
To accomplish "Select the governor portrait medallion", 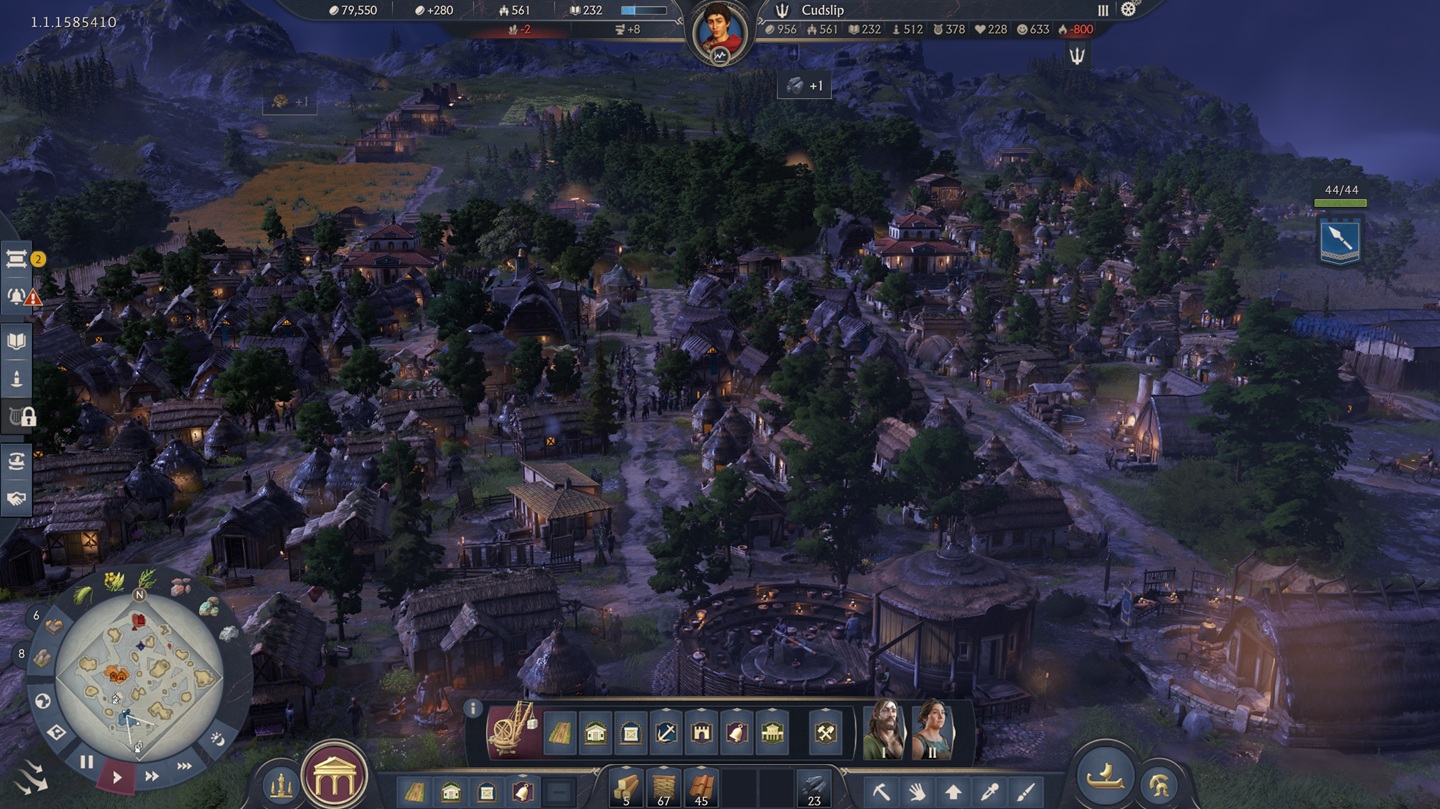I will [720, 31].
